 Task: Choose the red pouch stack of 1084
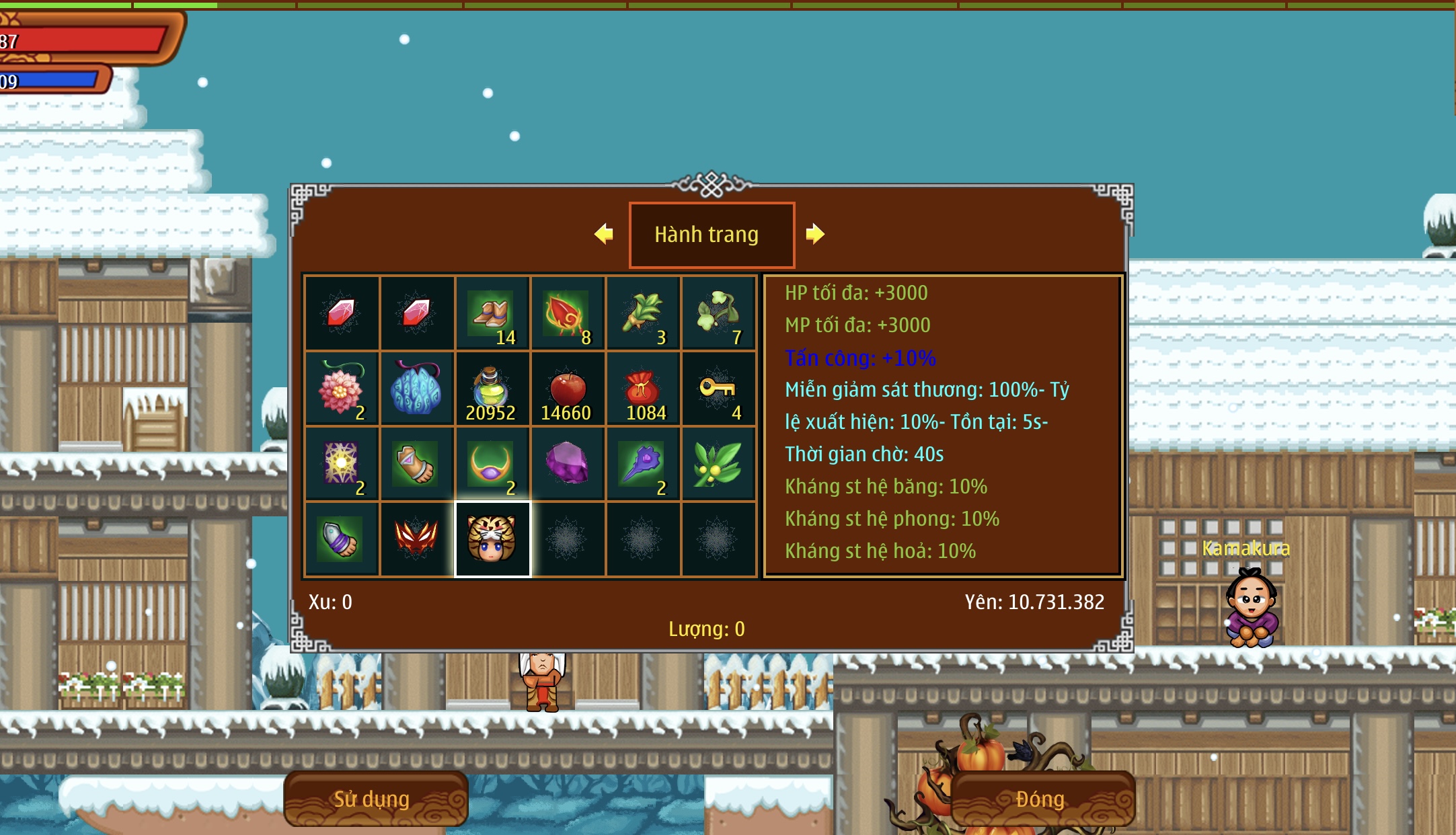(643, 389)
